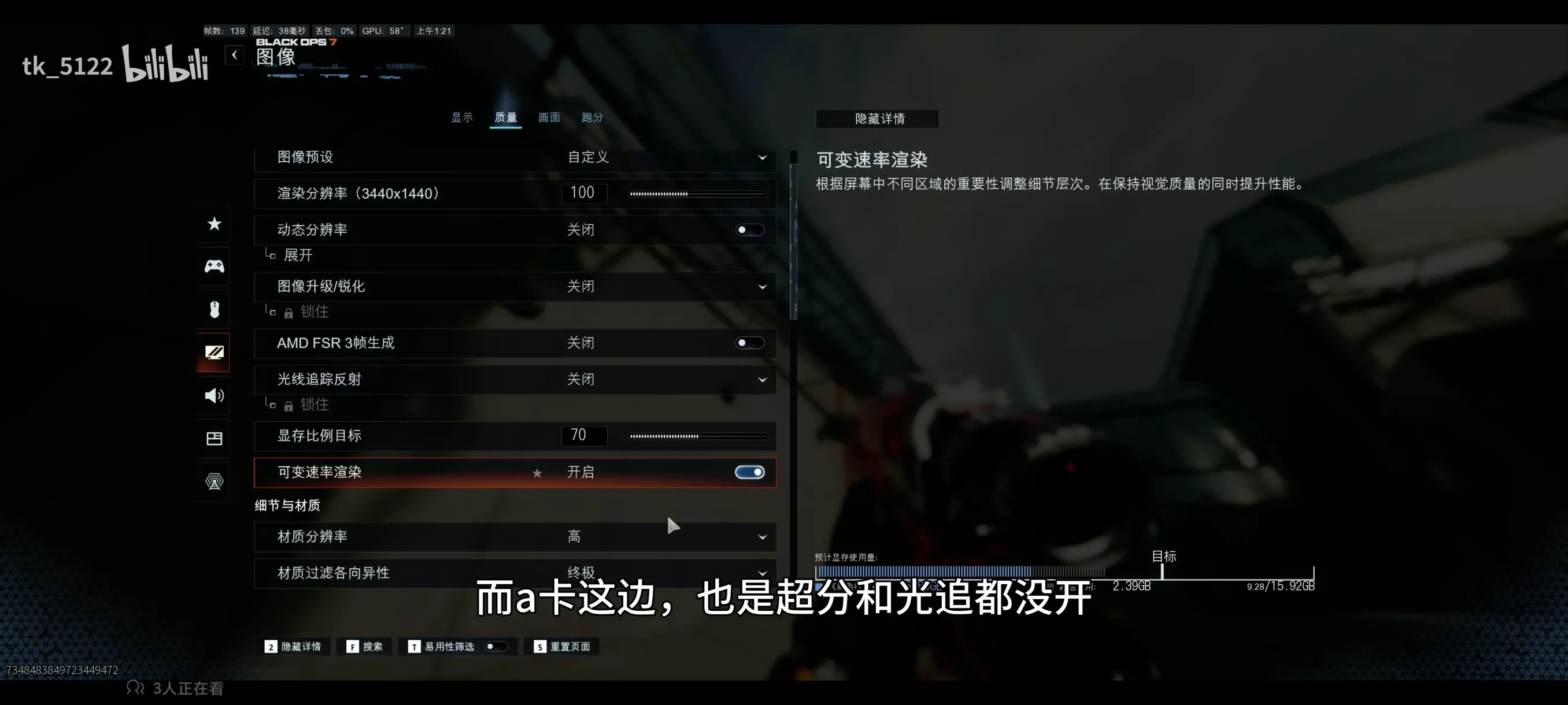
Task: Select the star favorites icon in sidebar
Action: [x=214, y=224]
